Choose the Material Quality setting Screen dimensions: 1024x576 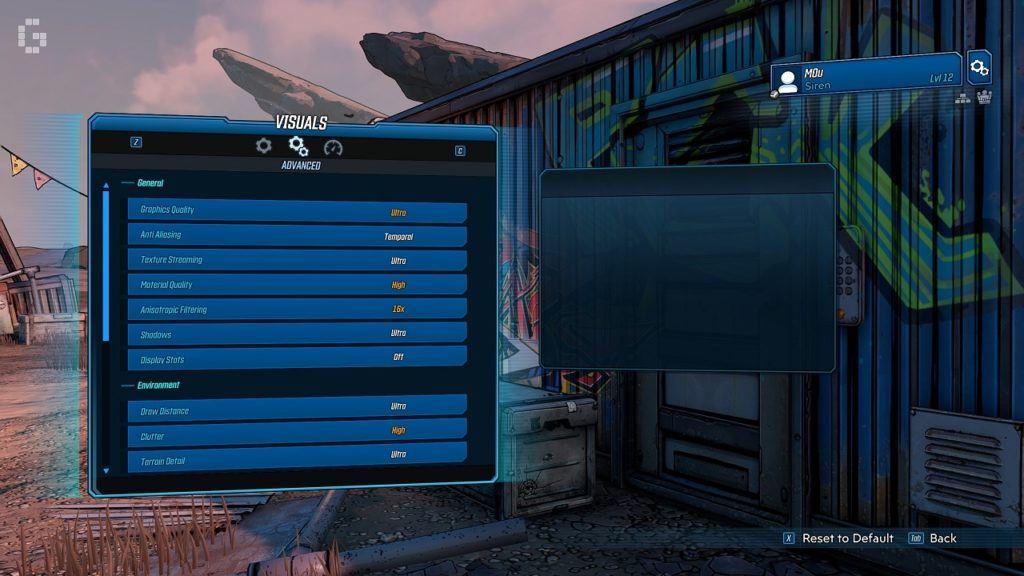[x=297, y=285]
